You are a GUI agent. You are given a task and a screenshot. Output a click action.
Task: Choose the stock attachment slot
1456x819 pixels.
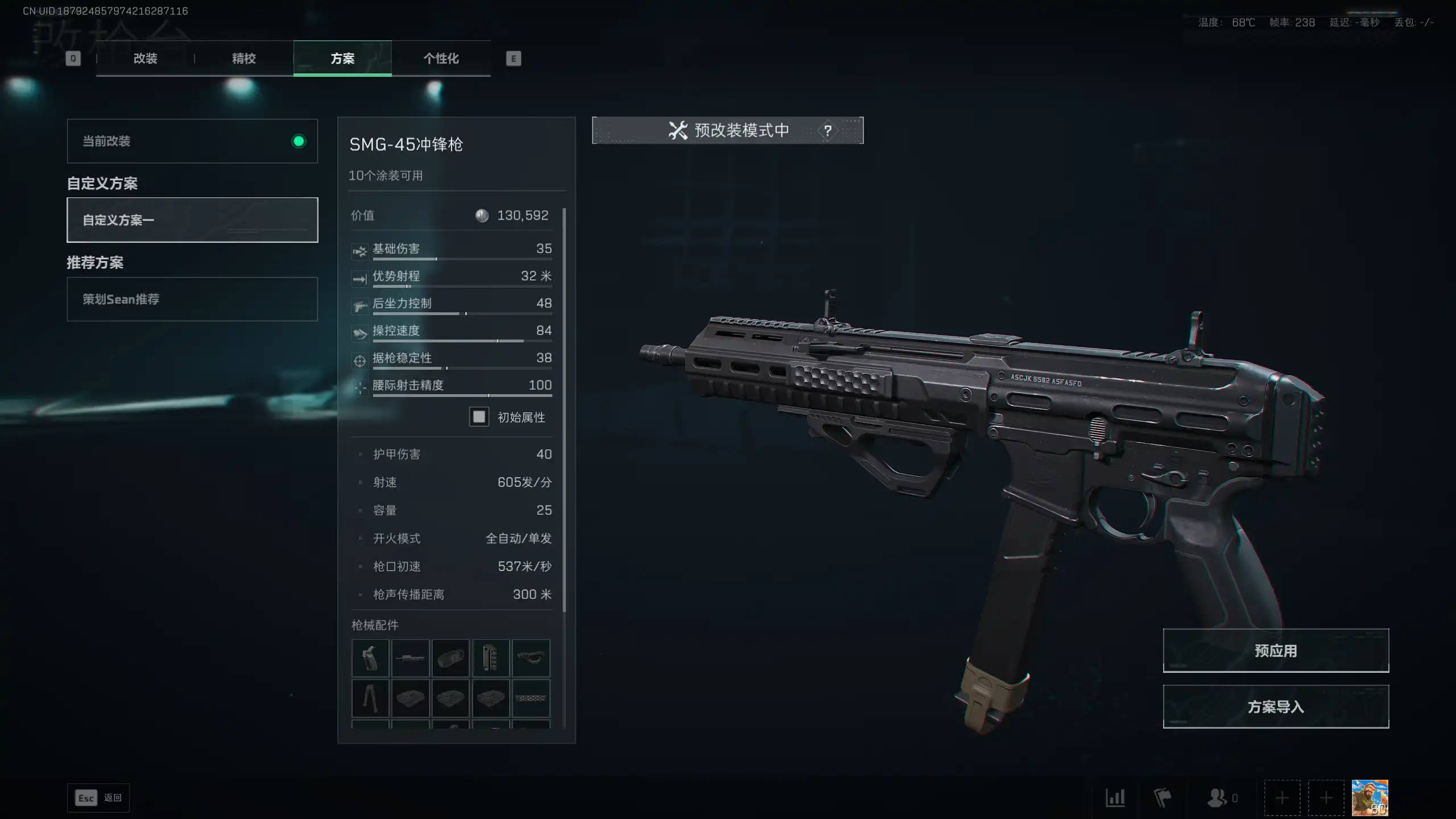(x=531, y=658)
